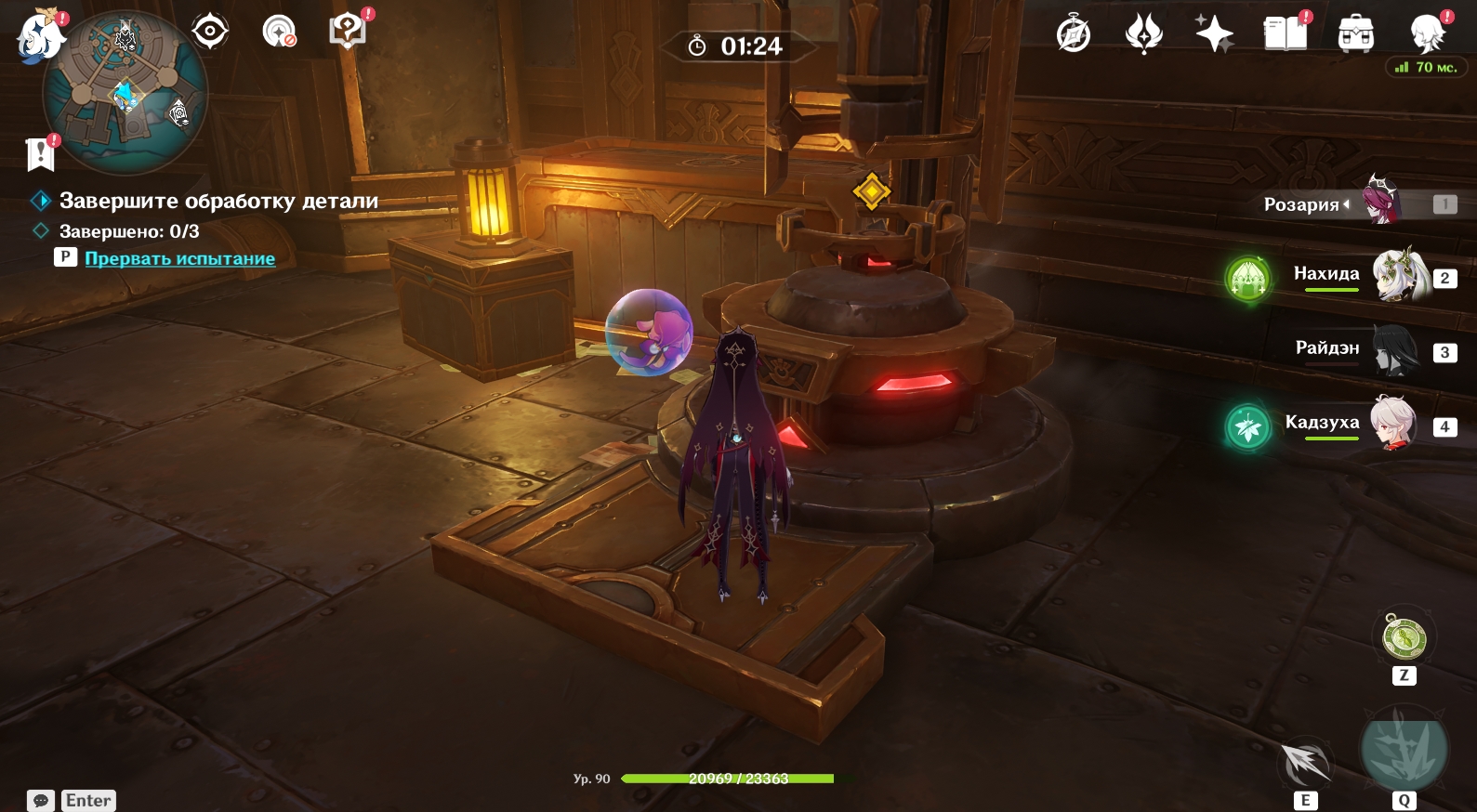The width and height of the screenshot is (1477, 812).
Task: Open the inventory backpack icon
Action: (1356, 34)
